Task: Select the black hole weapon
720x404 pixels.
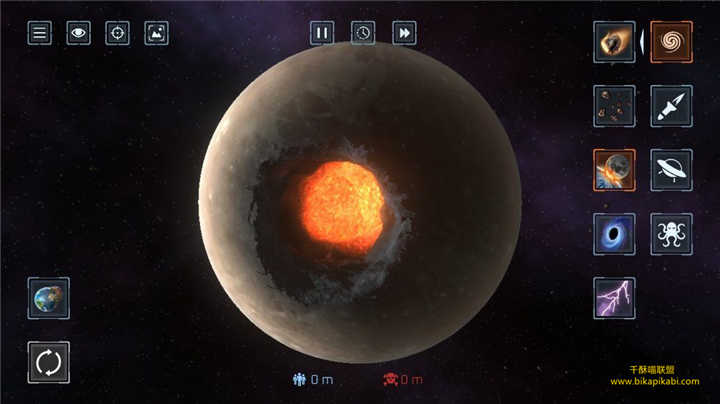Action: 612,234
